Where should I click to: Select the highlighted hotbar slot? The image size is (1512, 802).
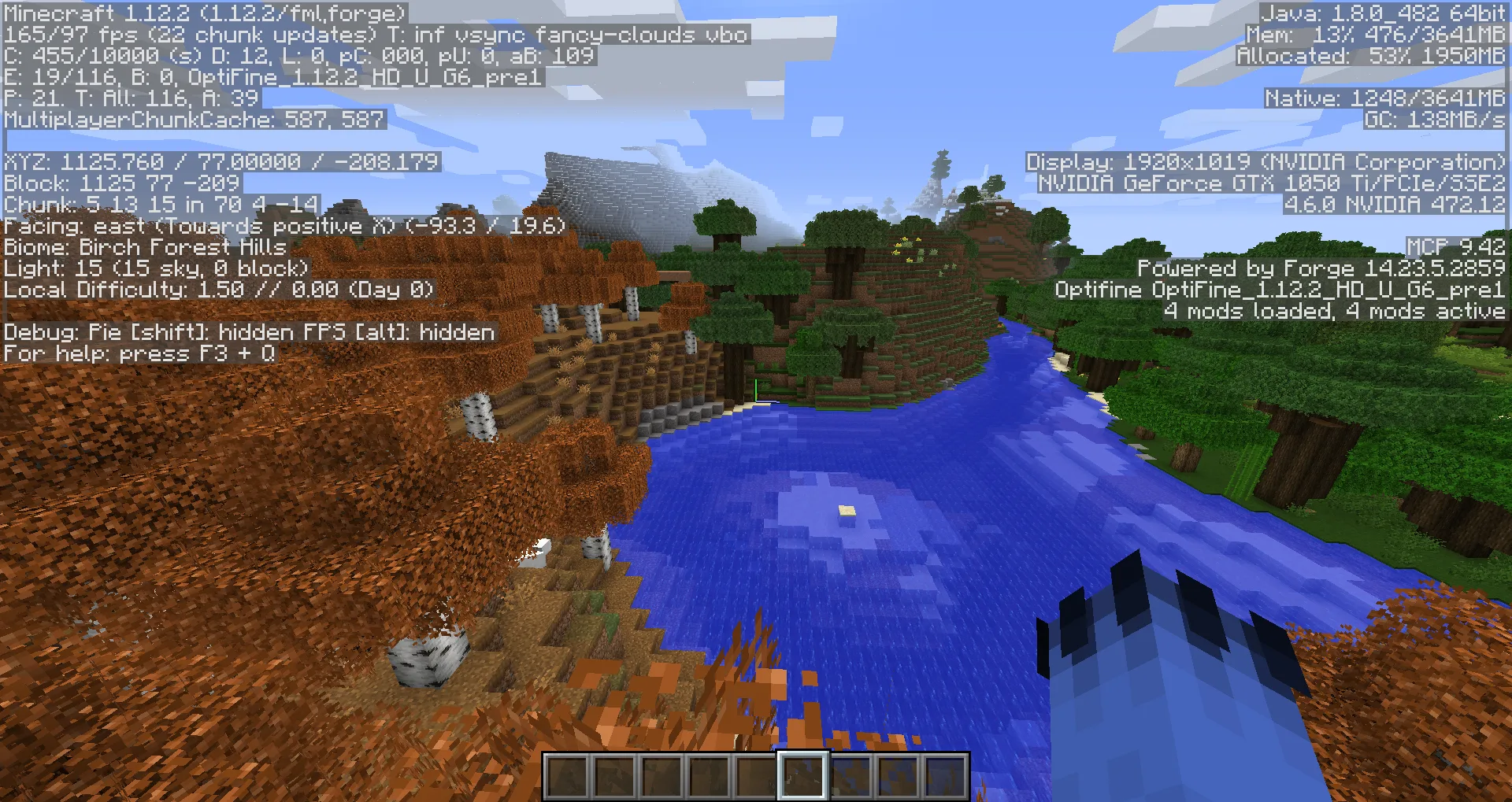pyautogui.click(x=802, y=775)
